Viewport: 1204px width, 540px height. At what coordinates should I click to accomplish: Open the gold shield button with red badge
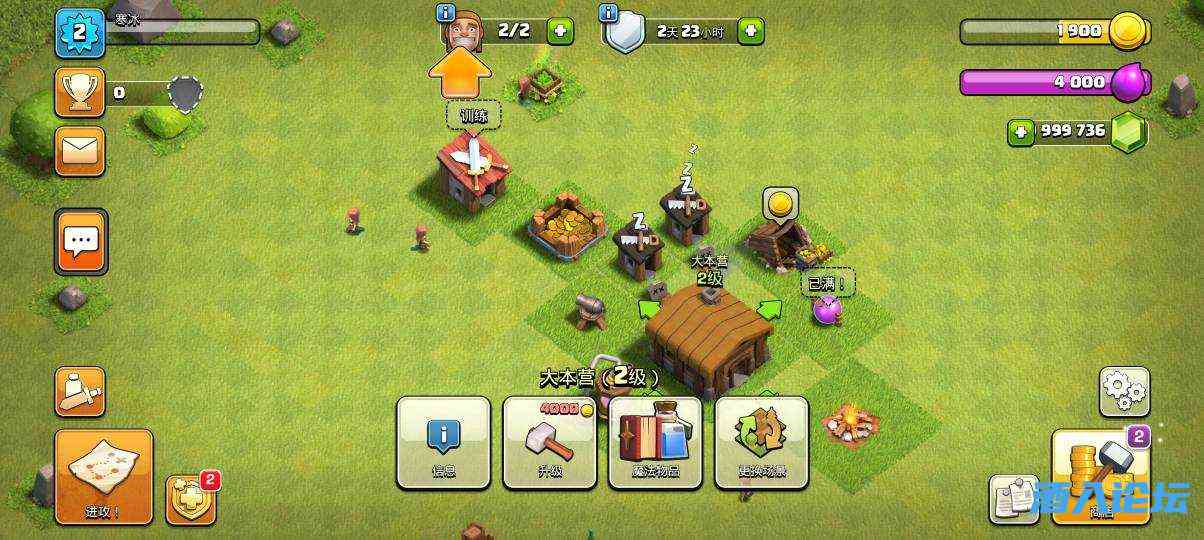190,498
